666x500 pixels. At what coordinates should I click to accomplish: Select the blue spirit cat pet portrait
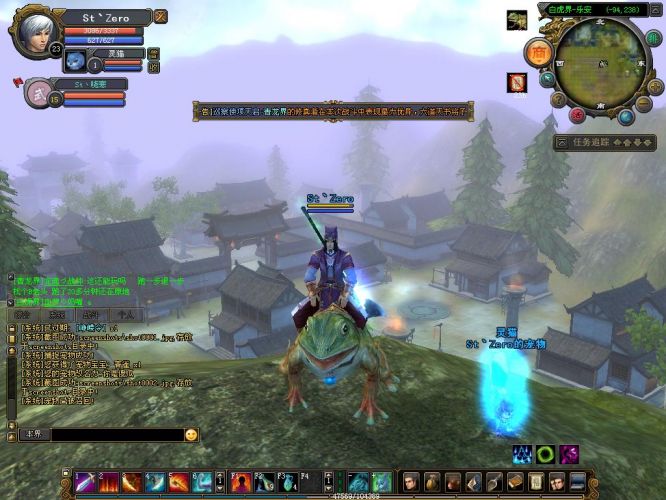coord(74,63)
